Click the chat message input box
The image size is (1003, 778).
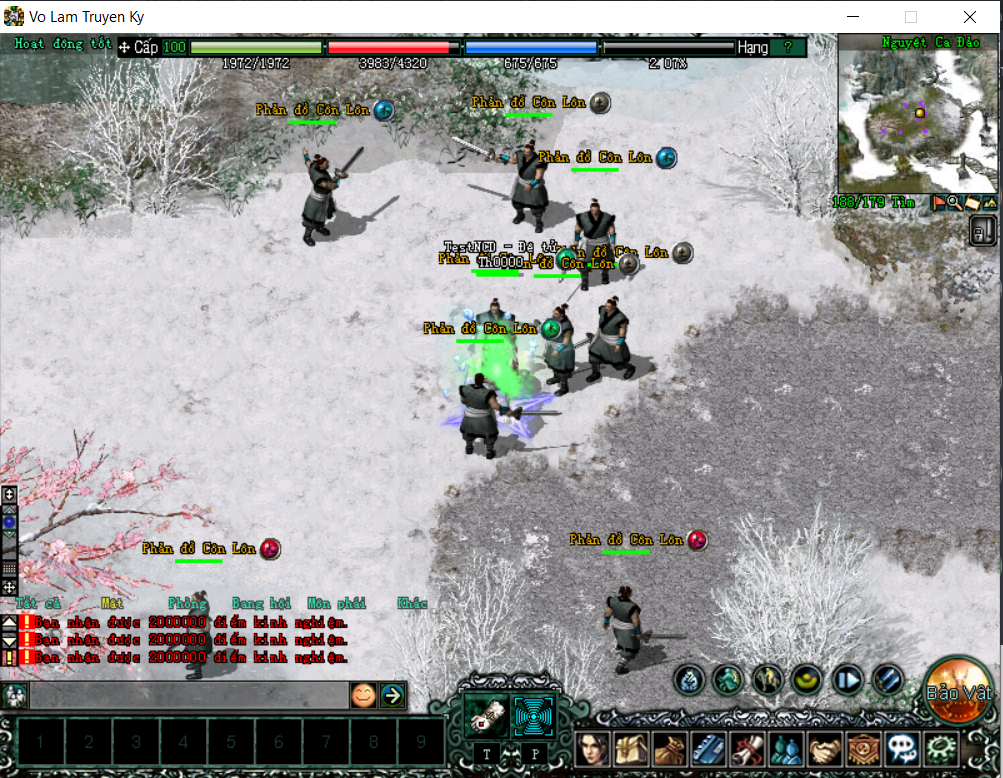coord(188,694)
